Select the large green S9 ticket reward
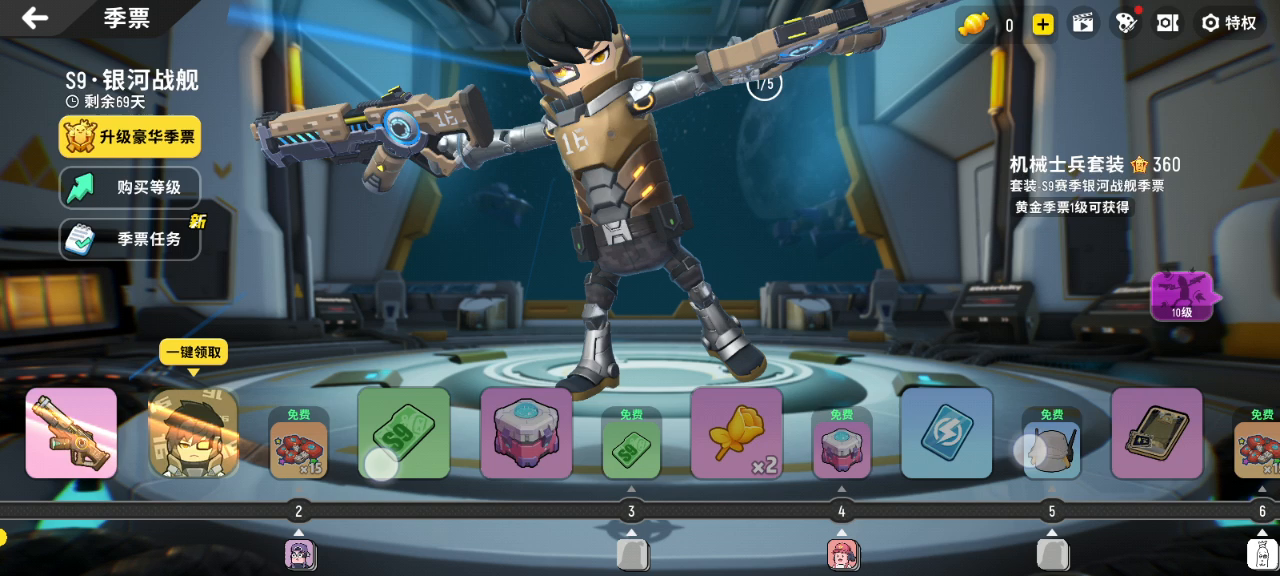1280x576 pixels. click(404, 433)
